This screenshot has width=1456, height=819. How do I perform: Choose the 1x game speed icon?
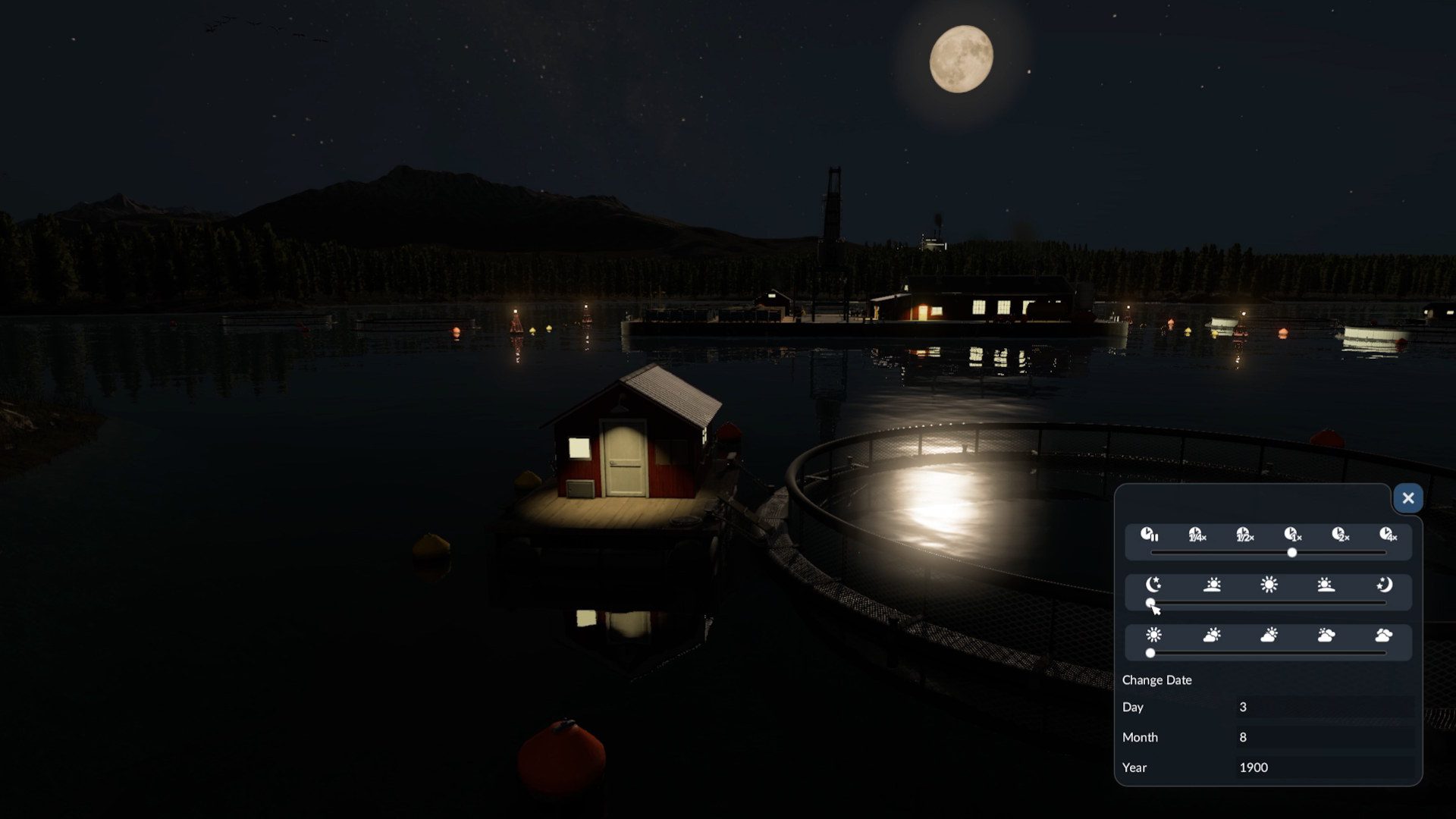1292,535
